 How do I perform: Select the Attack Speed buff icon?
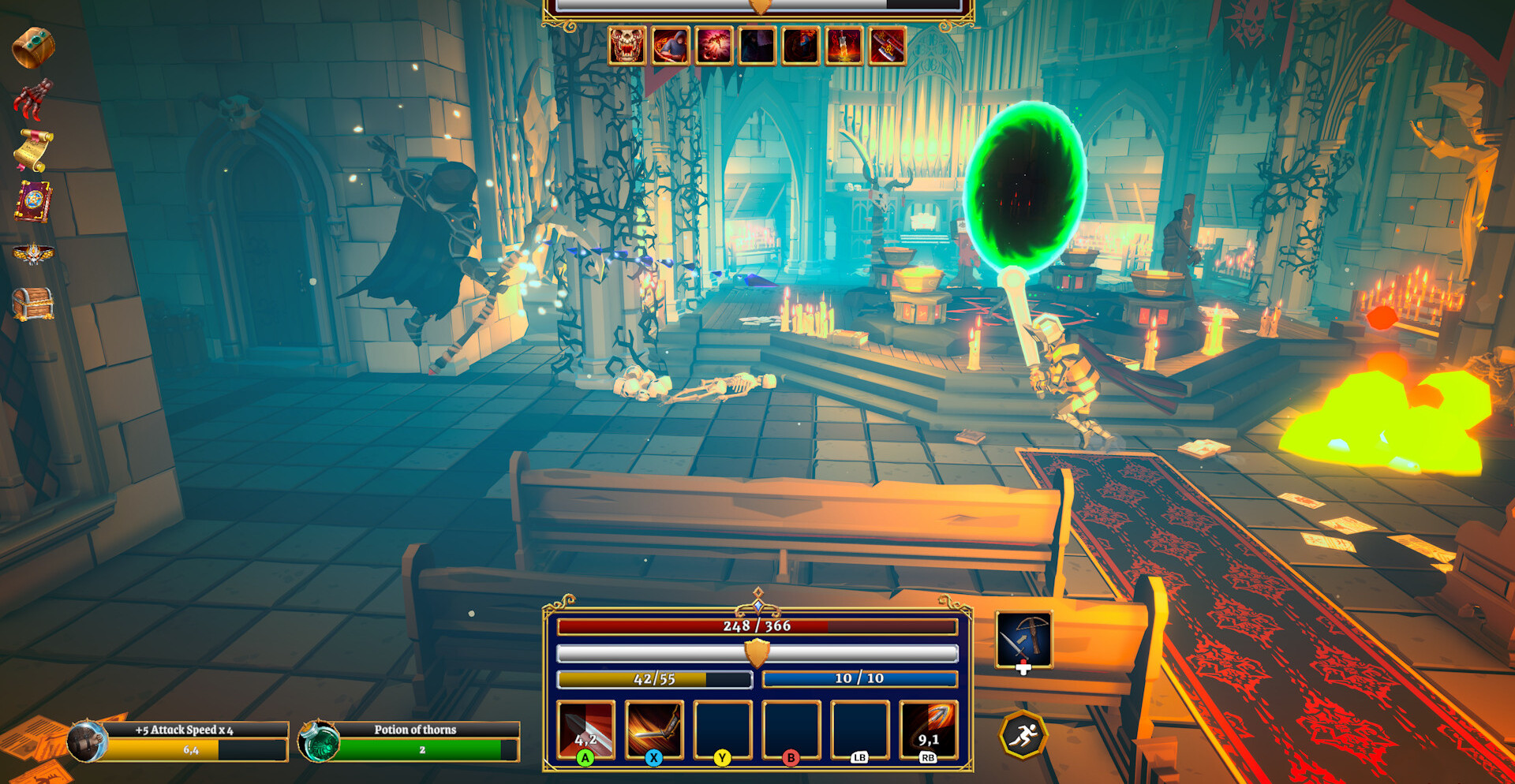87,741
